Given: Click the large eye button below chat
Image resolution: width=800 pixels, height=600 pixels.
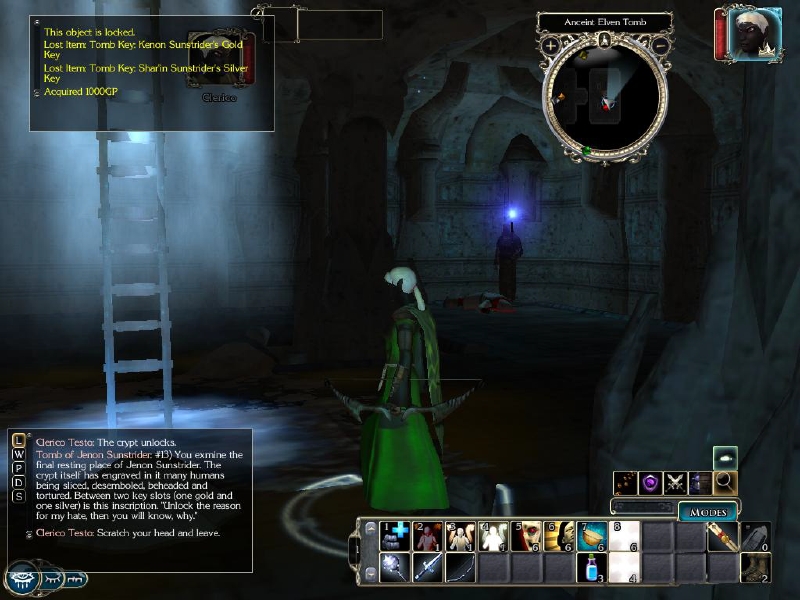Looking at the screenshot, I should pyautogui.click(x=22, y=579).
